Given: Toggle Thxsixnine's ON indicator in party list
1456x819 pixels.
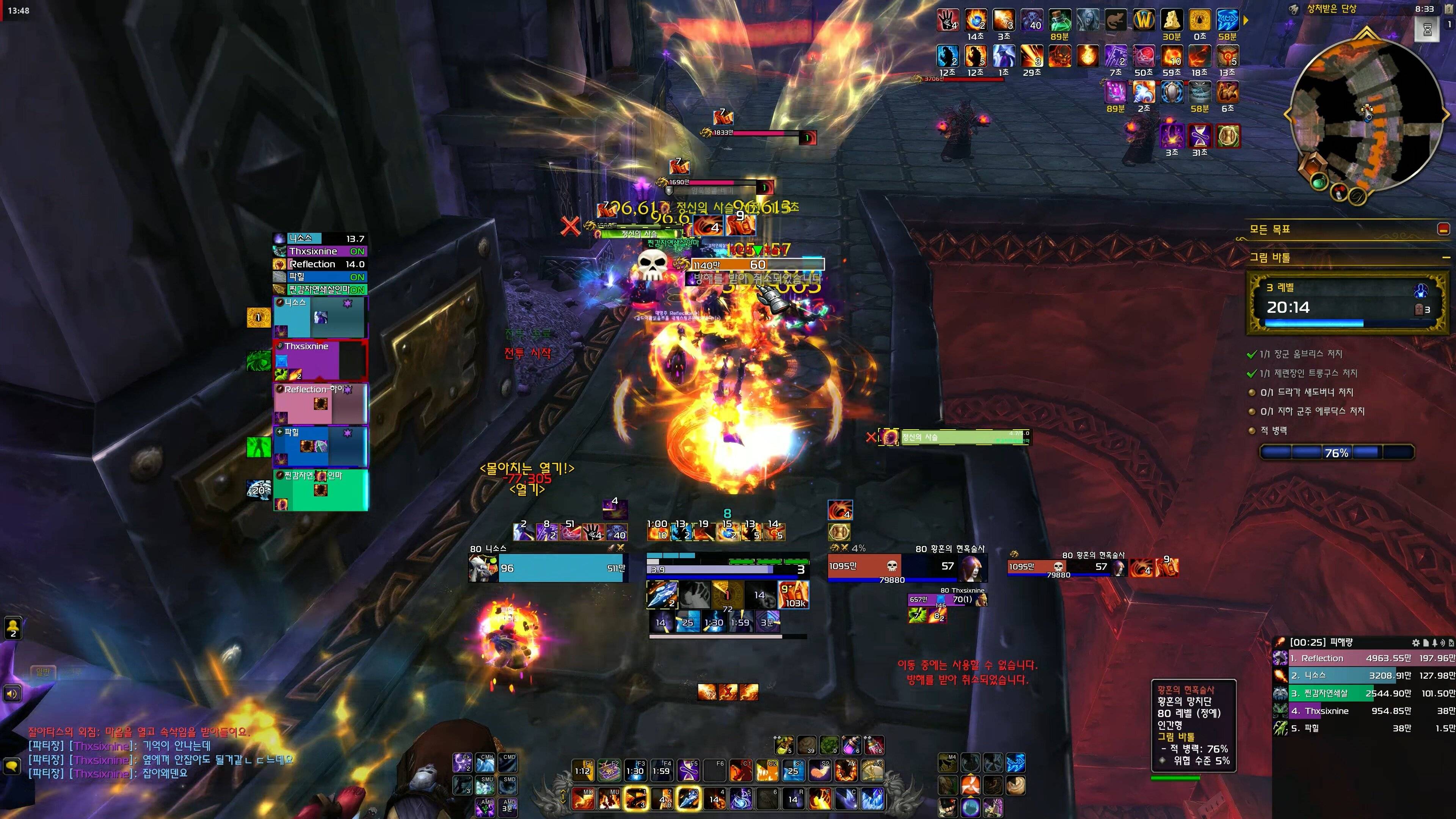Looking at the screenshot, I should click(x=357, y=251).
